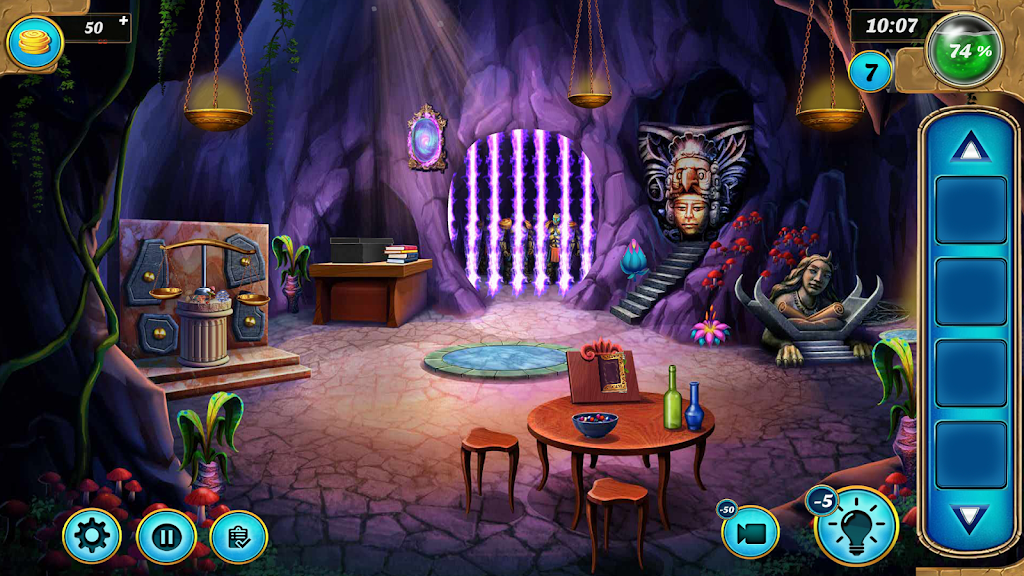This screenshot has height=576, width=1024.
Task: Open the notes clipboard
Action: (x=240, y=537)
